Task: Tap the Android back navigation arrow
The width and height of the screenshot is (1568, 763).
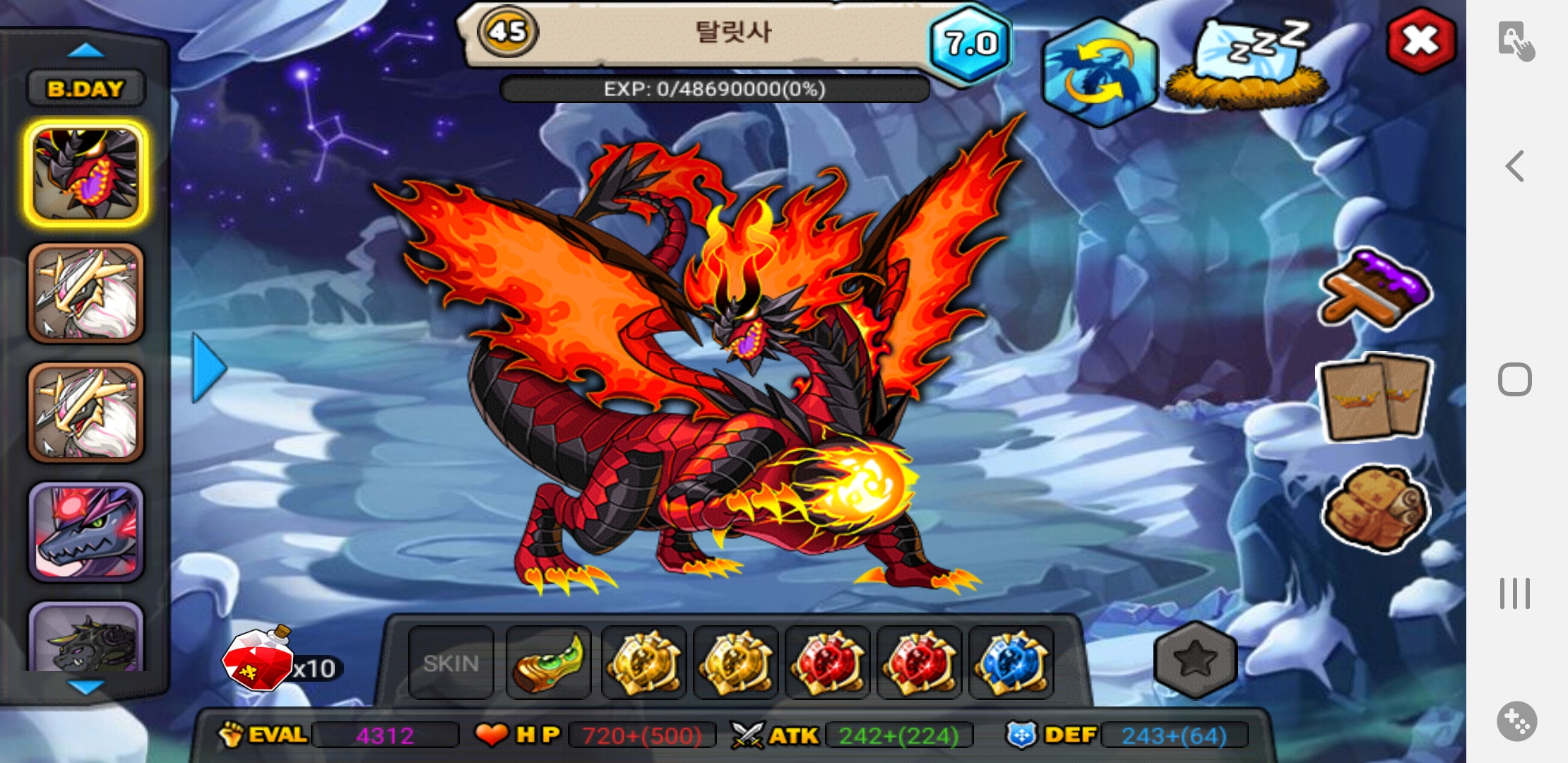Action: [1514, 167]
